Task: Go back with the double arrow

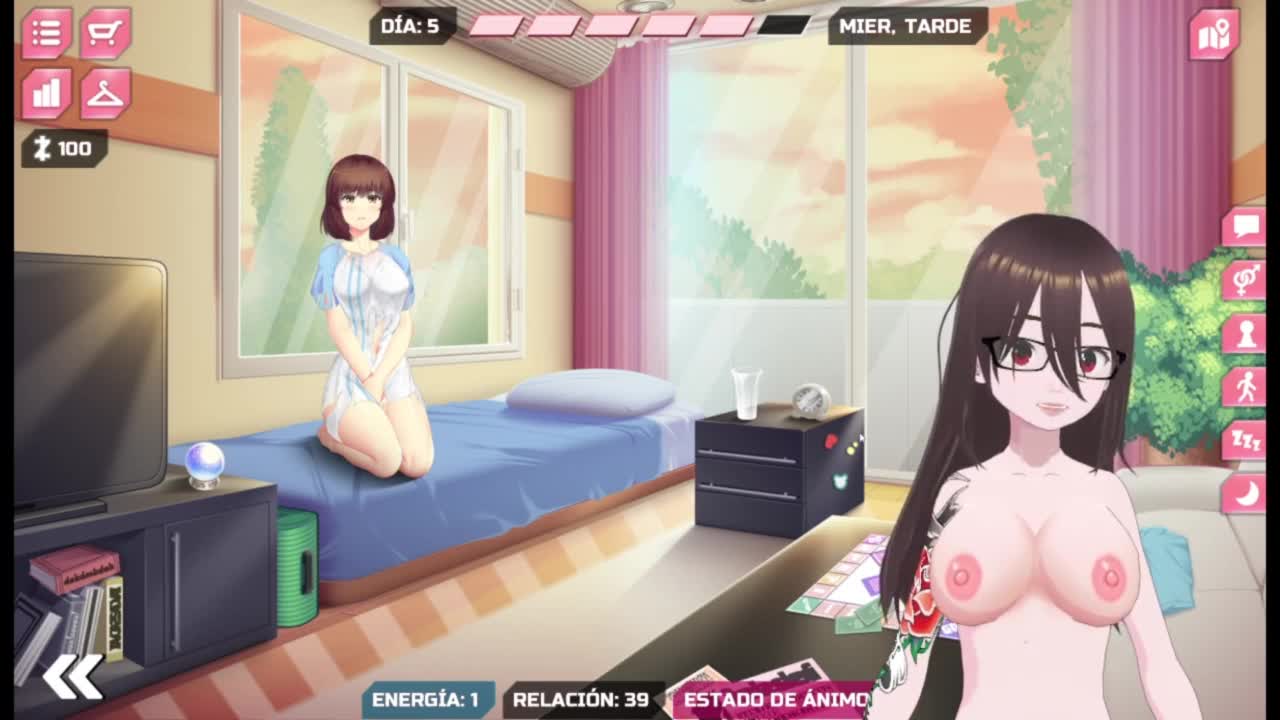Action: 72,676
